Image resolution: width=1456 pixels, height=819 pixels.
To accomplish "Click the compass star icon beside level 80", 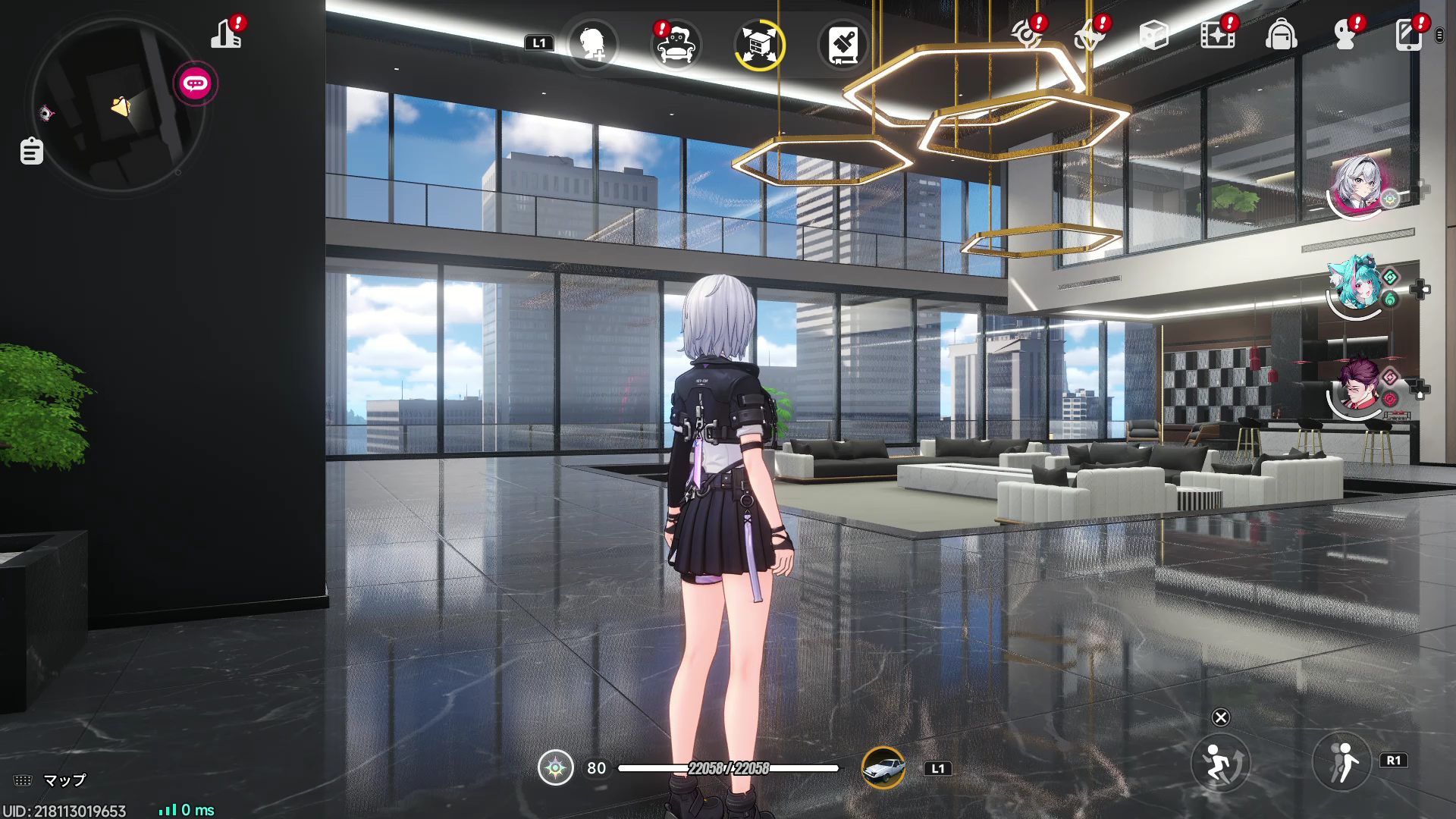I will click(556, 768).
